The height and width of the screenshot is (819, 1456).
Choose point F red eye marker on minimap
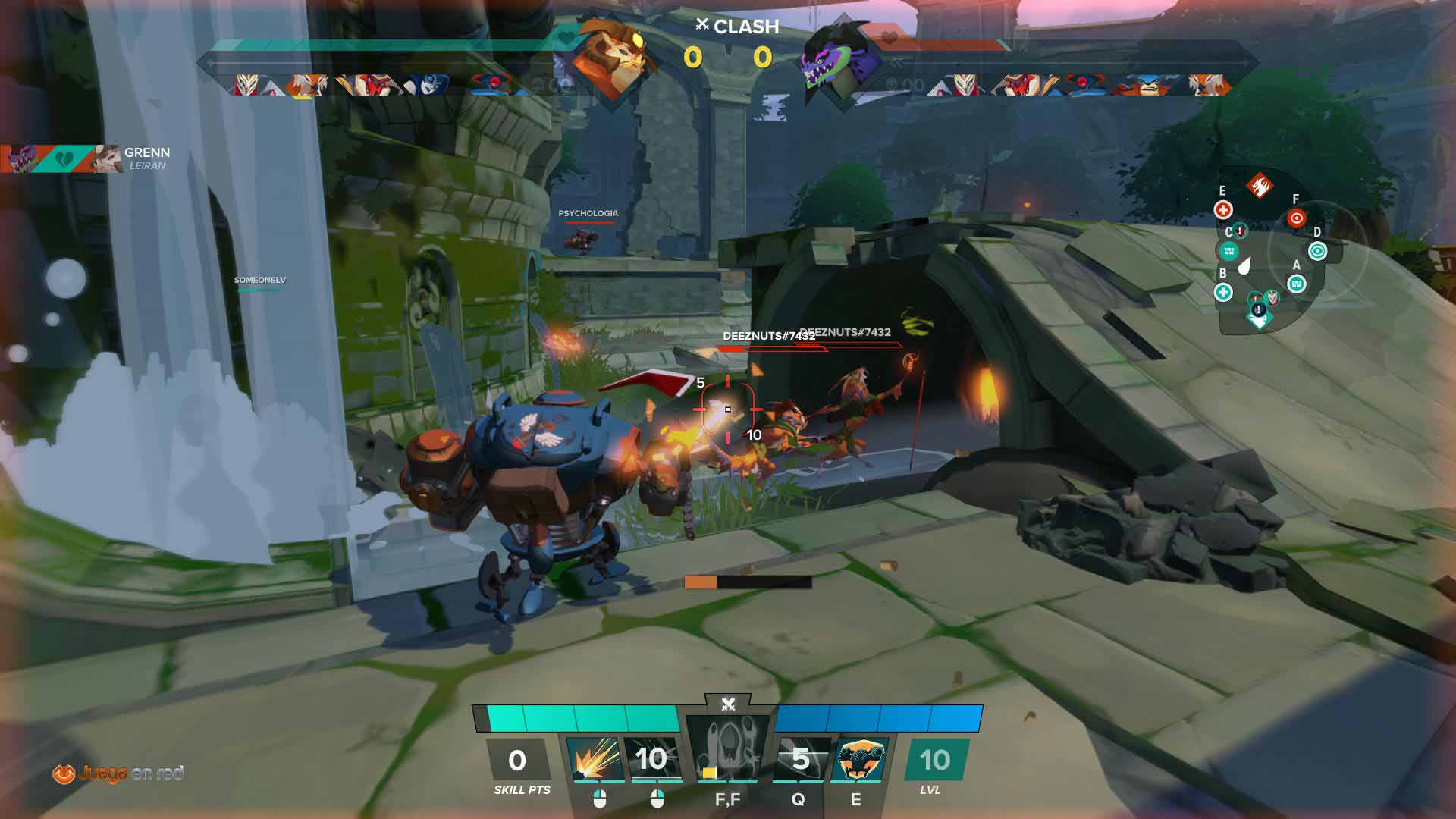point(1296,218)
